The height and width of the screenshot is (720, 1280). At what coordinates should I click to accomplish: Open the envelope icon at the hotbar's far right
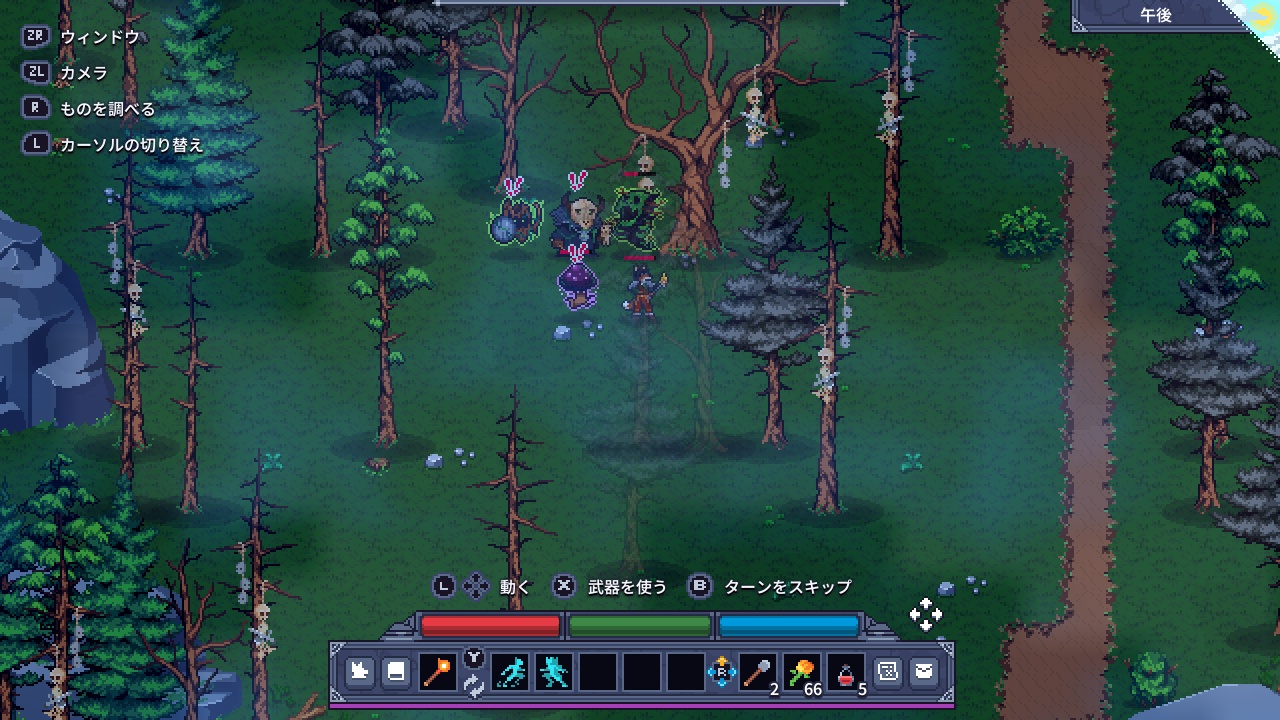coord(922,673)
